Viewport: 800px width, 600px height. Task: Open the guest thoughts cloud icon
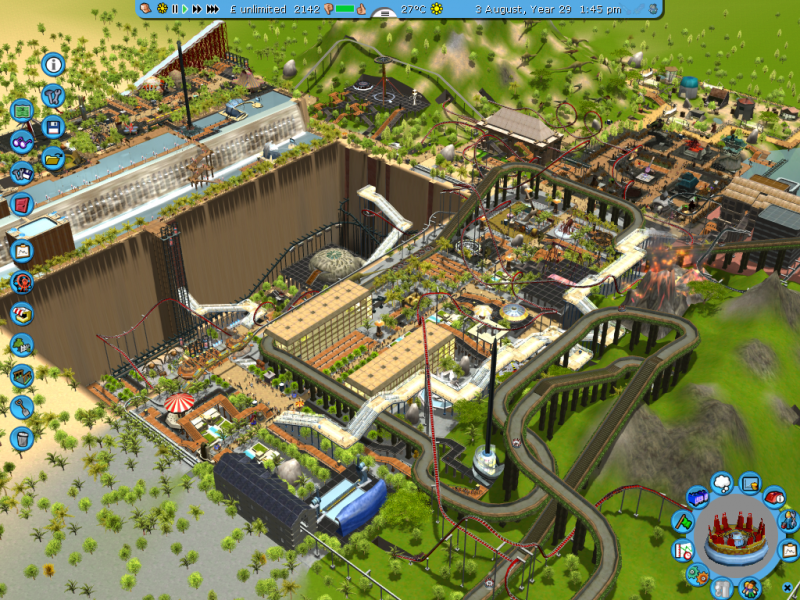722,484
